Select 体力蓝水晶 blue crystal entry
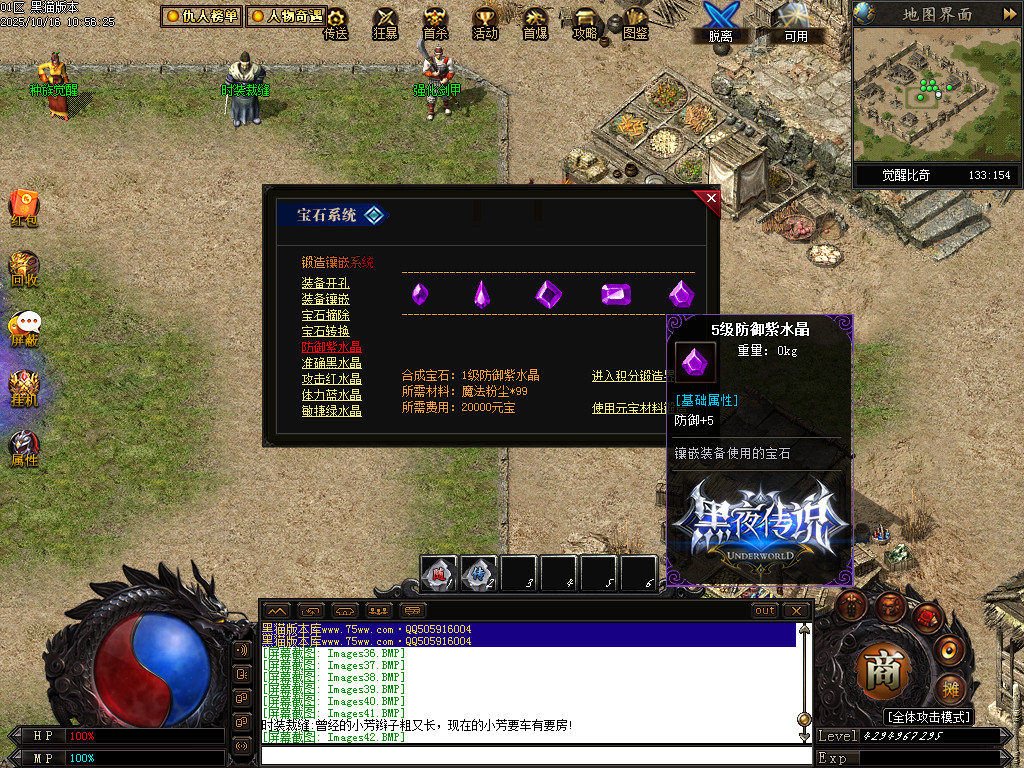The width and height of the screenshot is (1024, 768). (331, 395)
